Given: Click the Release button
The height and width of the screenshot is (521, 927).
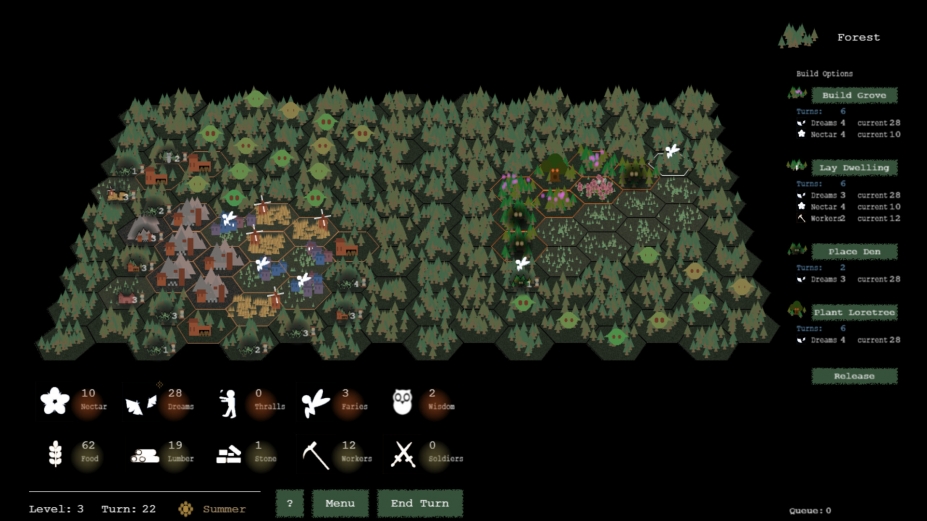Looking at the screenshot, I should click(853, 376).
